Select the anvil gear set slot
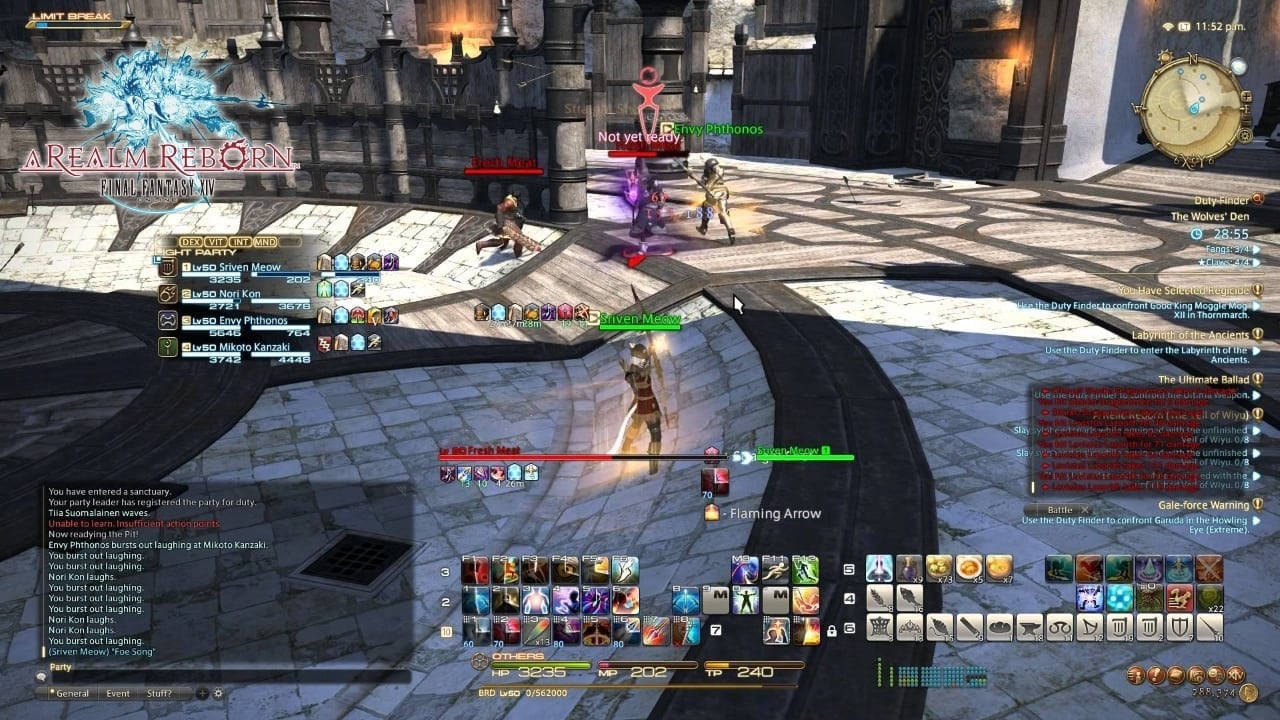The image size is (1280, 720). click(x=1029, y=628)
